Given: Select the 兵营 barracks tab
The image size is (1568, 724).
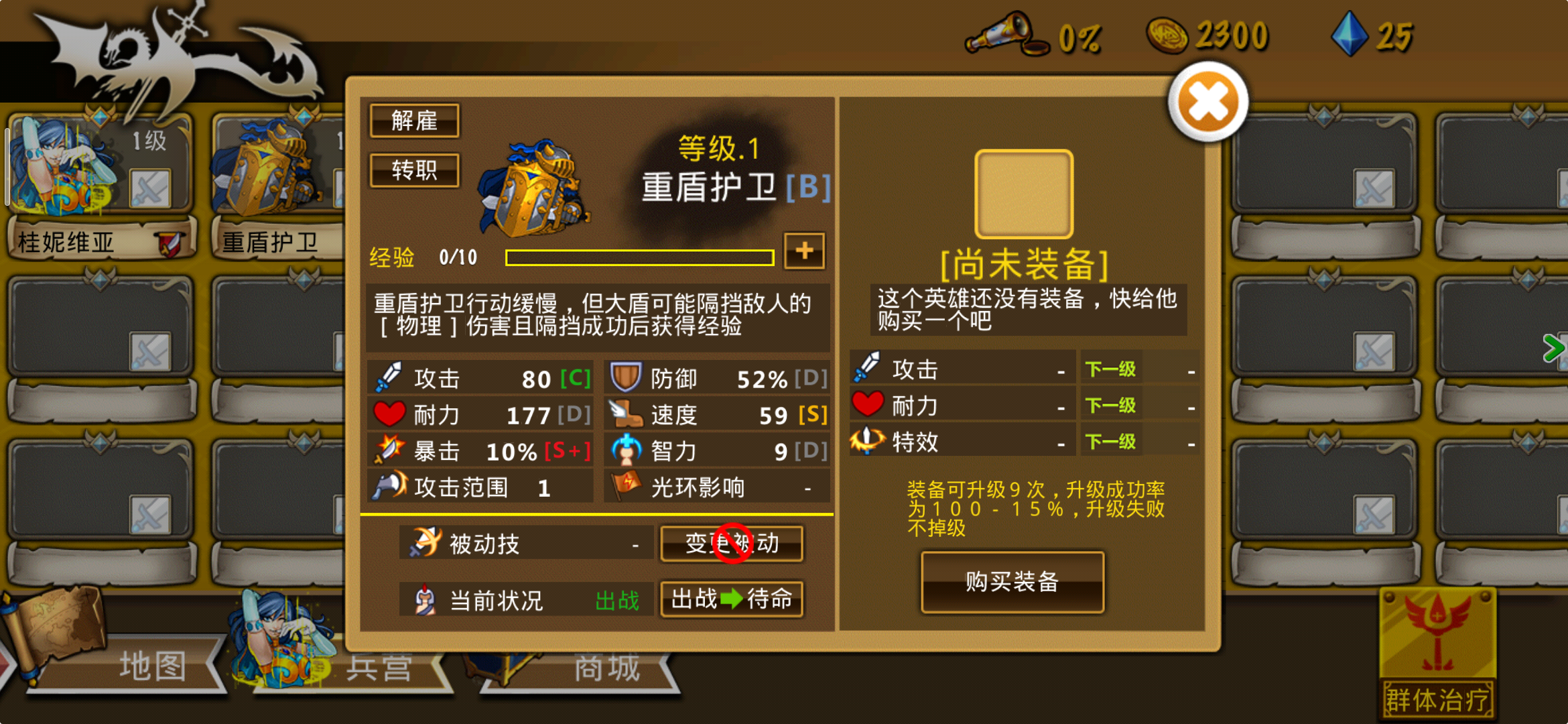Looking at the screenshot, I should (379, 666).
